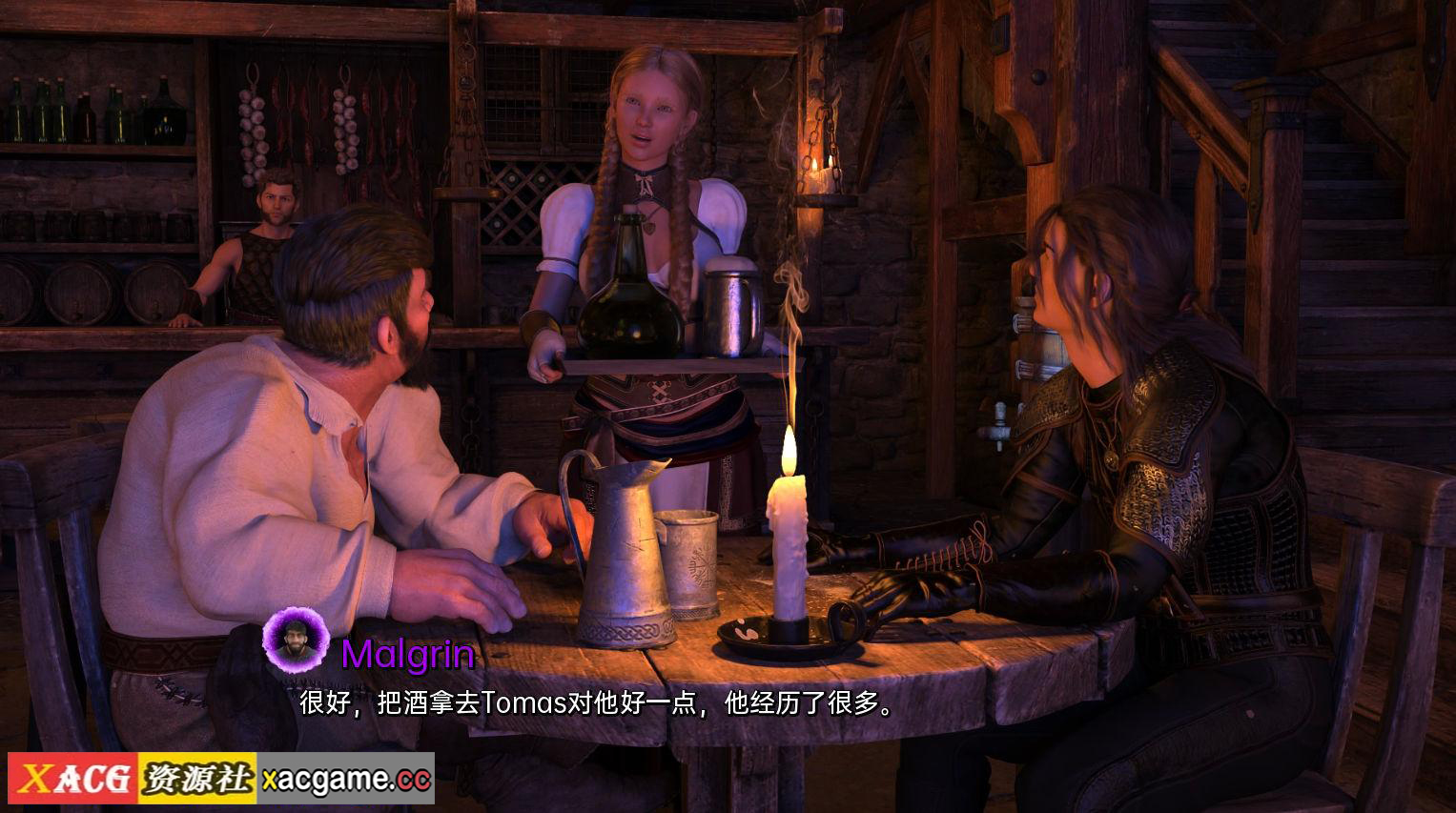Click the Malgrin speaker portrait icon
The height and width of the screenshot is (813, 1456).
pos(296,639)
